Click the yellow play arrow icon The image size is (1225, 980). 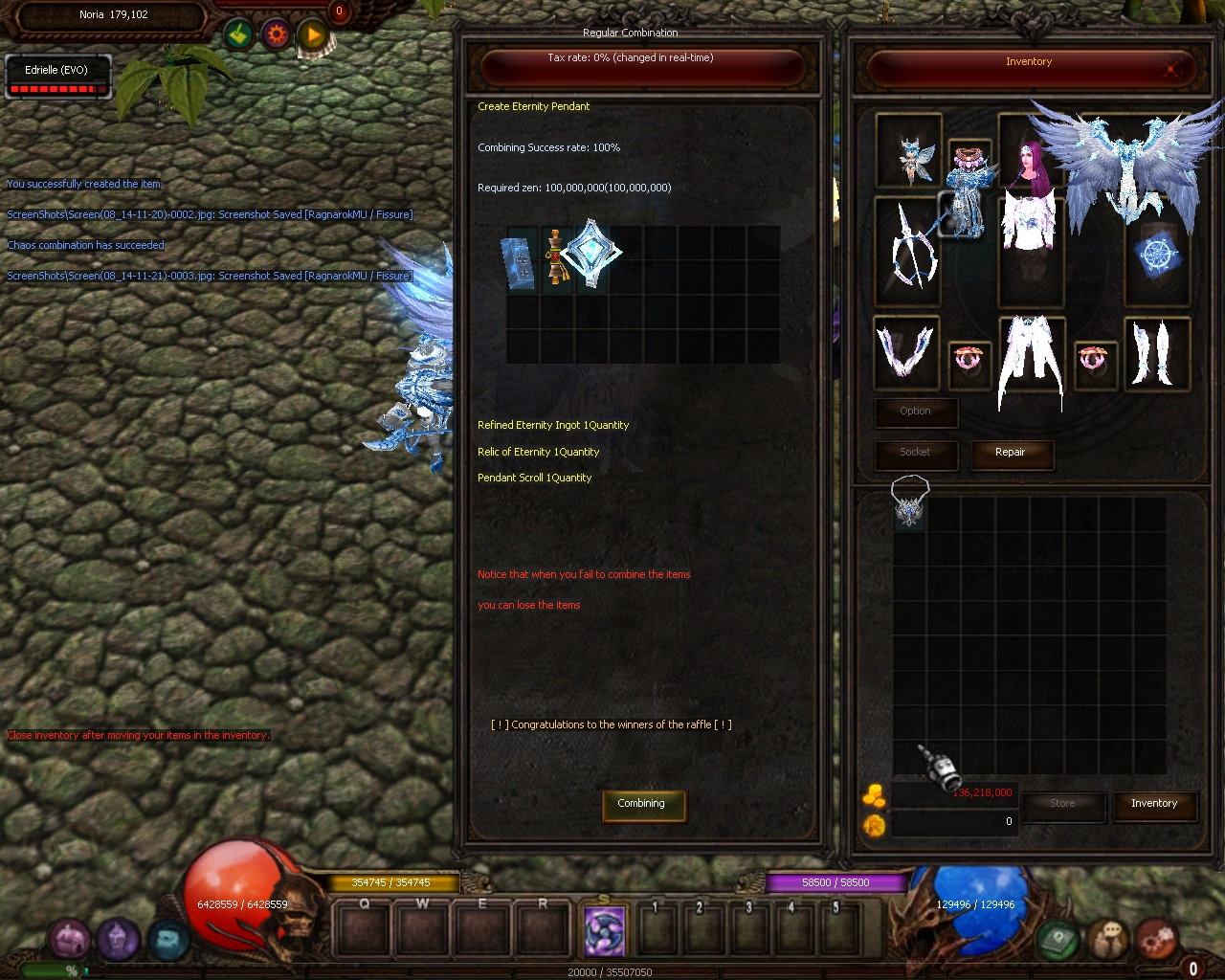[x=313, y=36]
